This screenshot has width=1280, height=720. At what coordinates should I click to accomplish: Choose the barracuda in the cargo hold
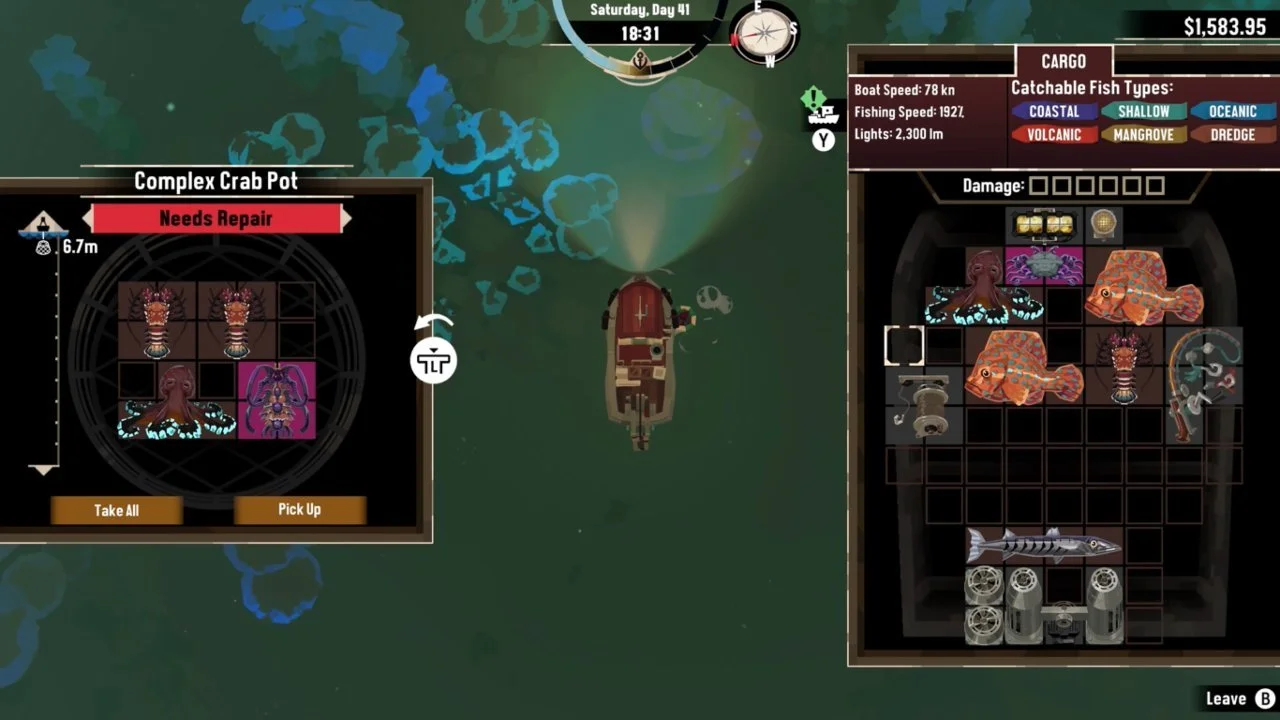tap(1043, 546)
